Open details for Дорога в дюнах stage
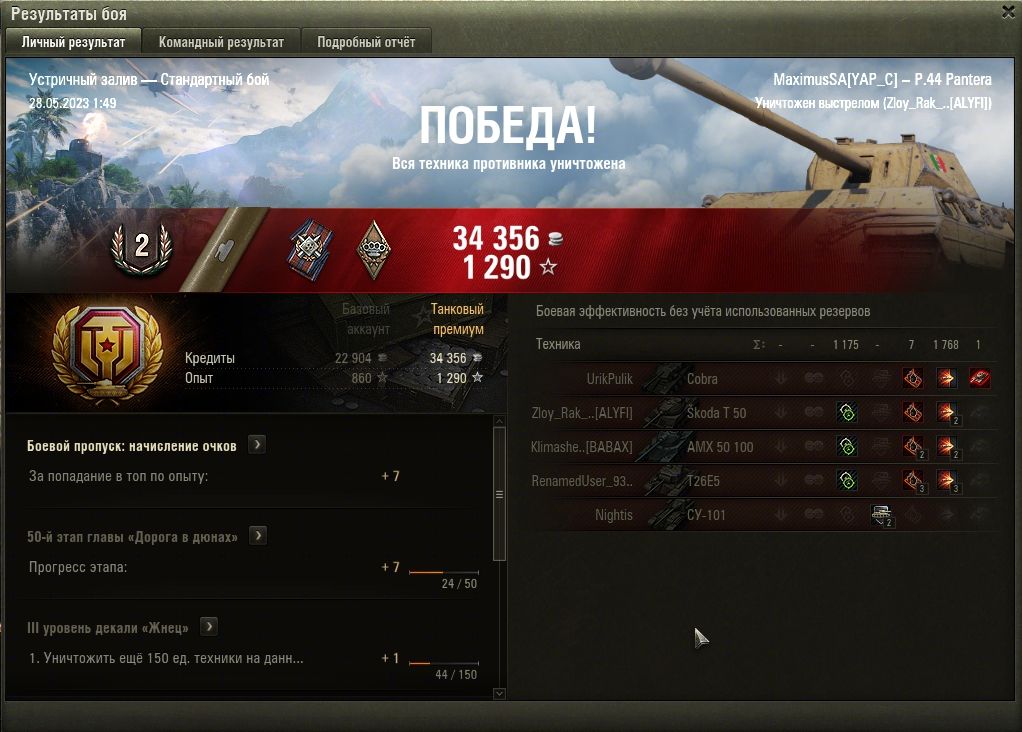The height and width of the screenshot is (732, 1022). [258, 536]
